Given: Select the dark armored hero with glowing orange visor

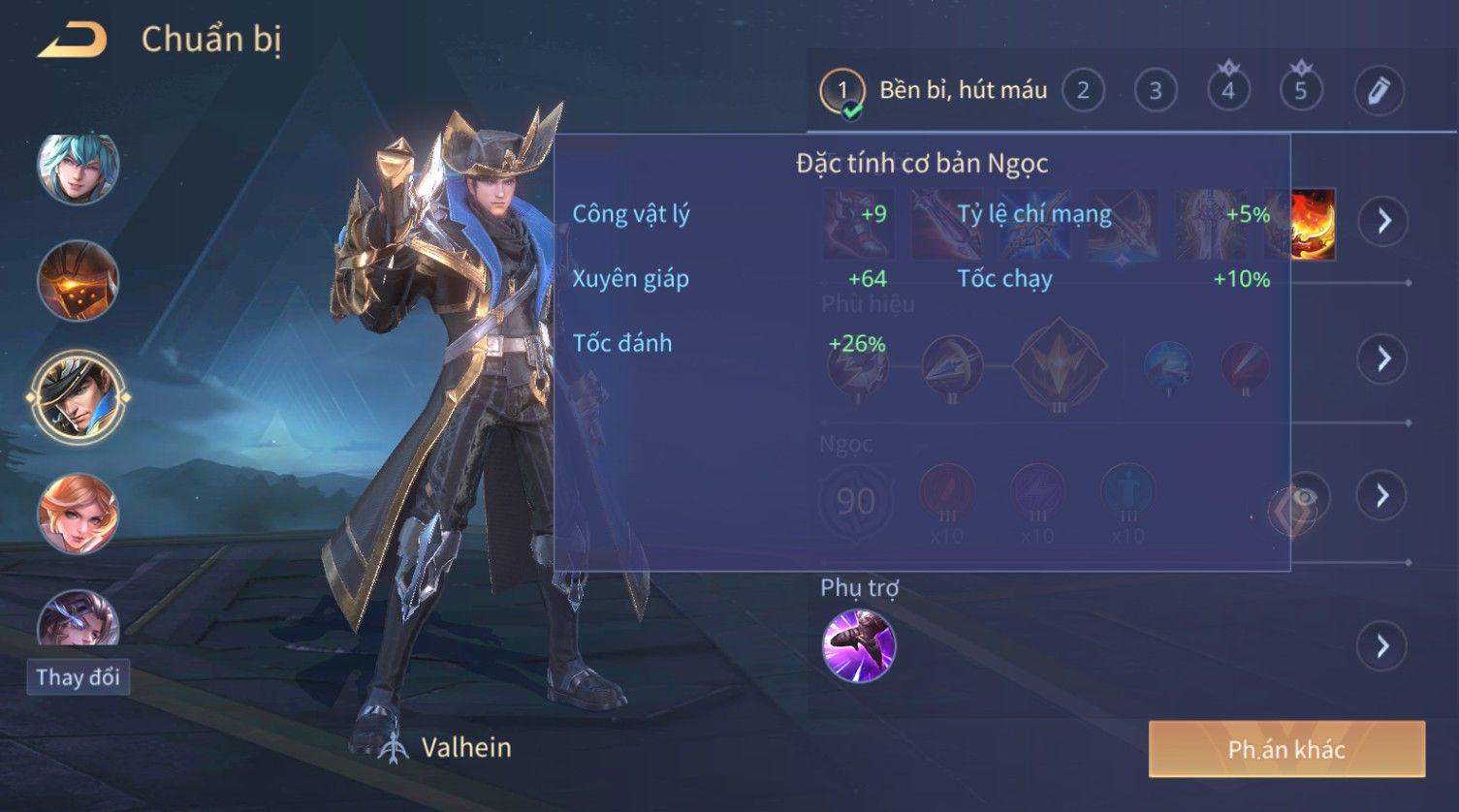Looking at the screenshot, I should click(78, 281).
